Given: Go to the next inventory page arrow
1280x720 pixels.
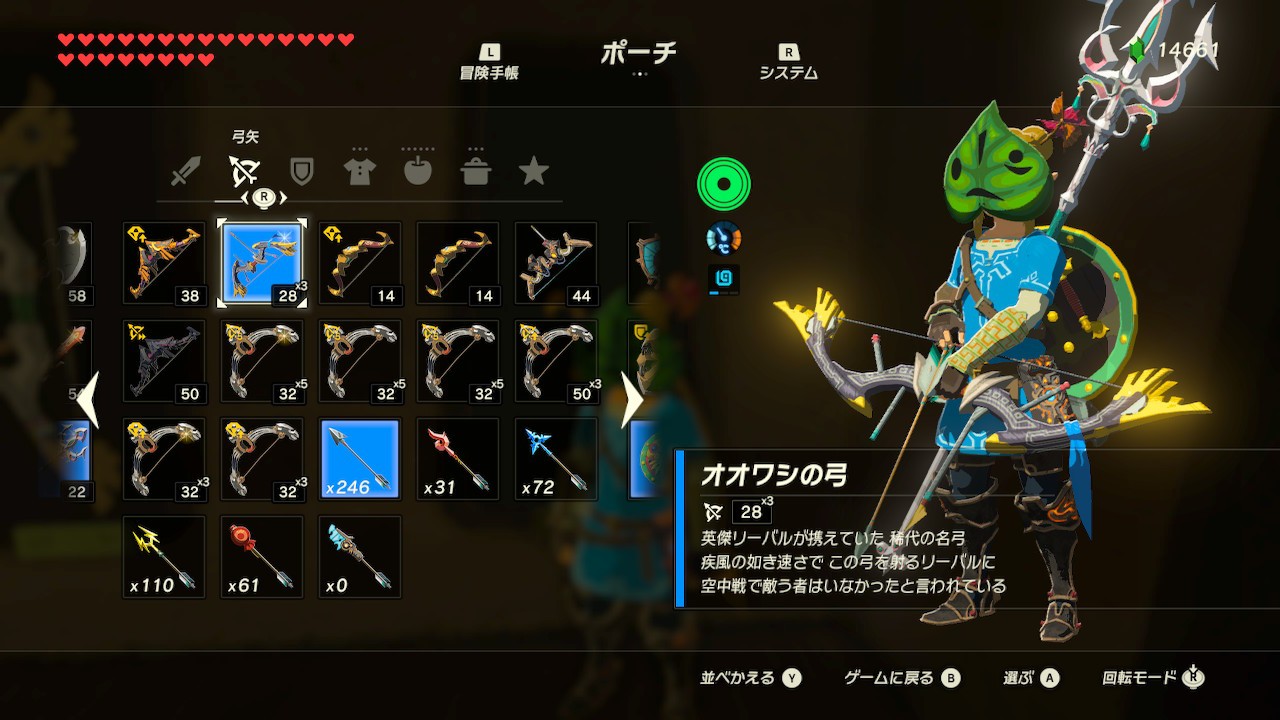Looking at the screenshot, I should [632, 400].
